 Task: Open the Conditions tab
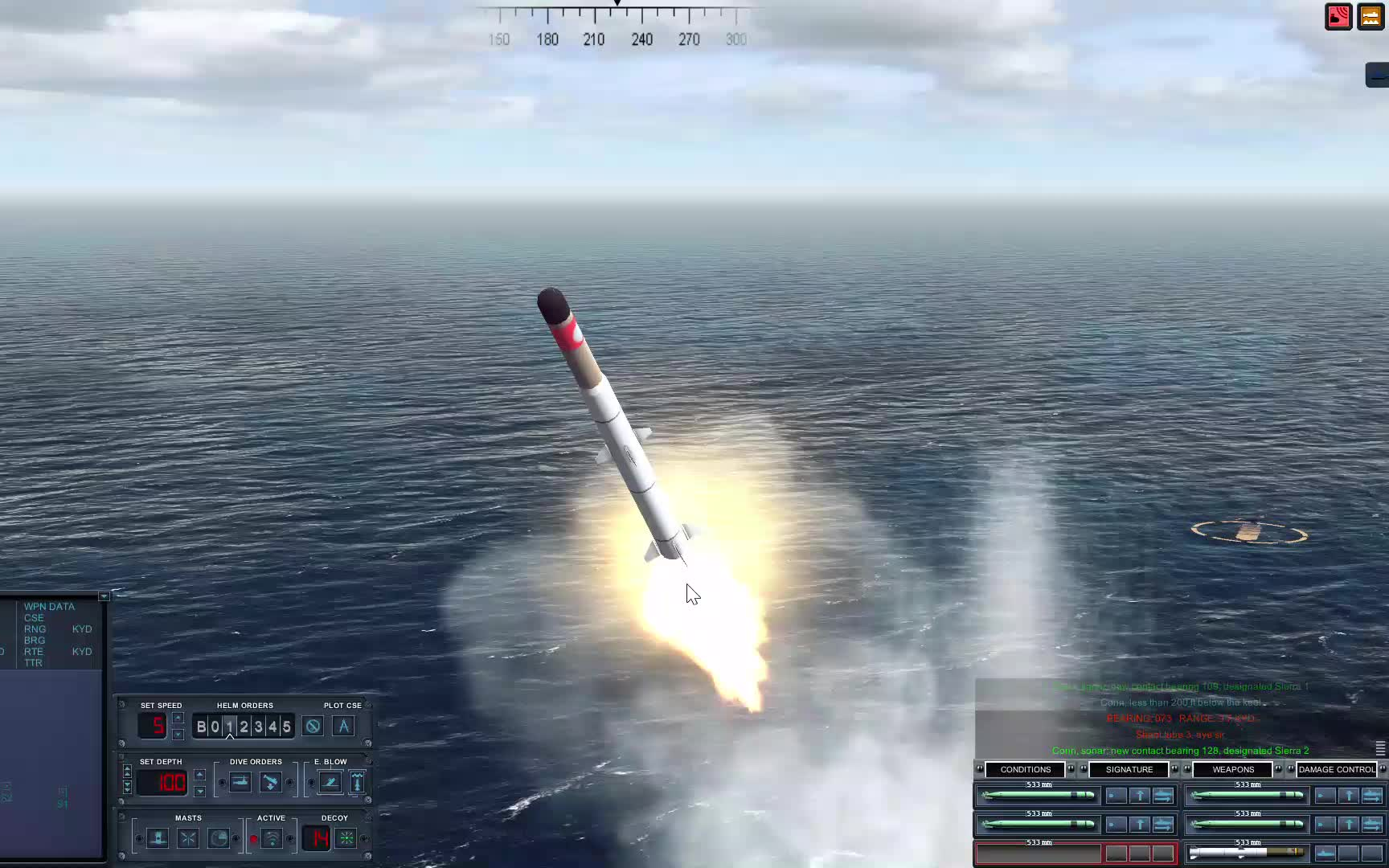click(1025, 769)
